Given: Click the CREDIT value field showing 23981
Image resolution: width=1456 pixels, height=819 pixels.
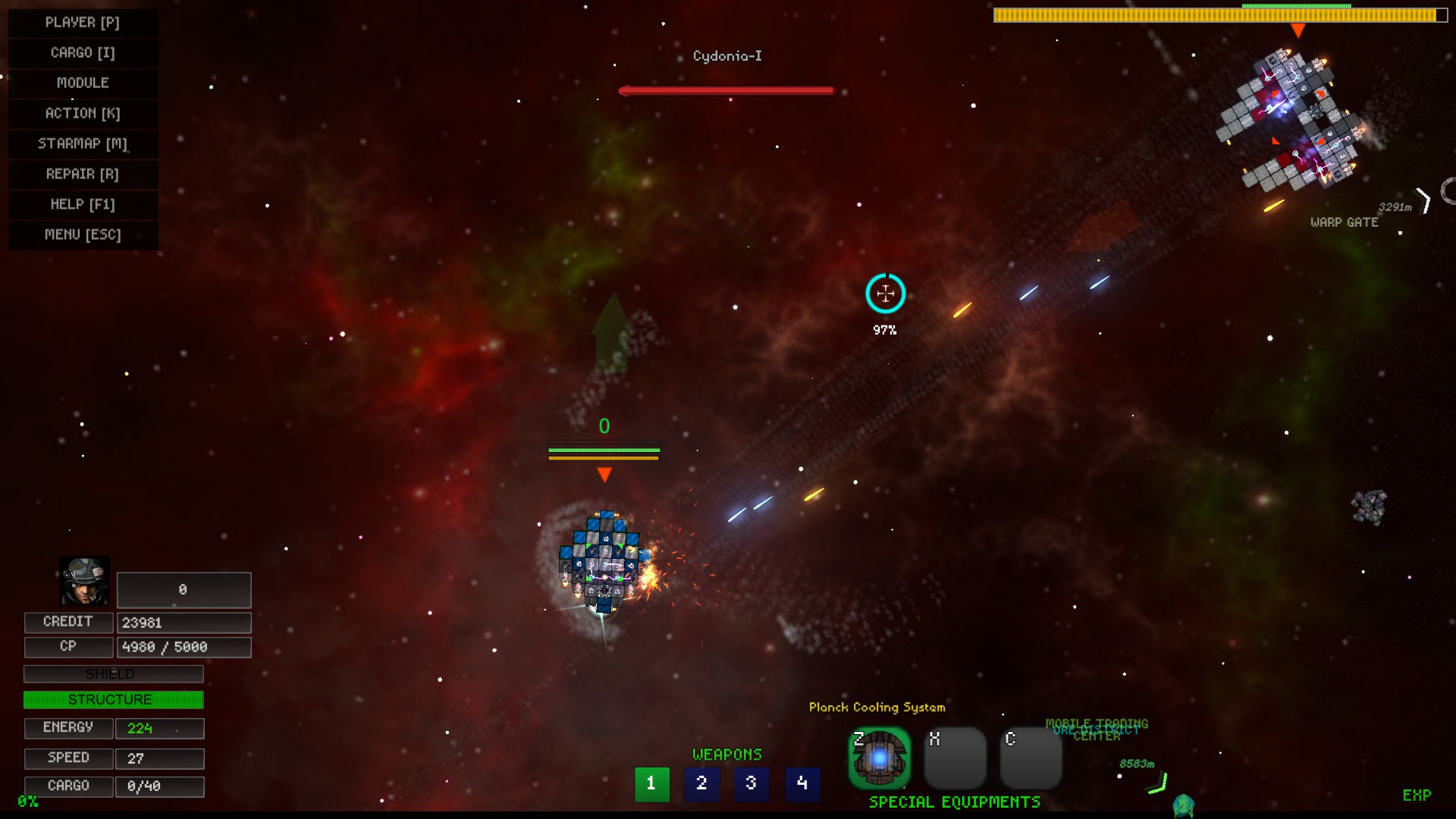Looking at the screenshot, I should (x=184, y=622).
